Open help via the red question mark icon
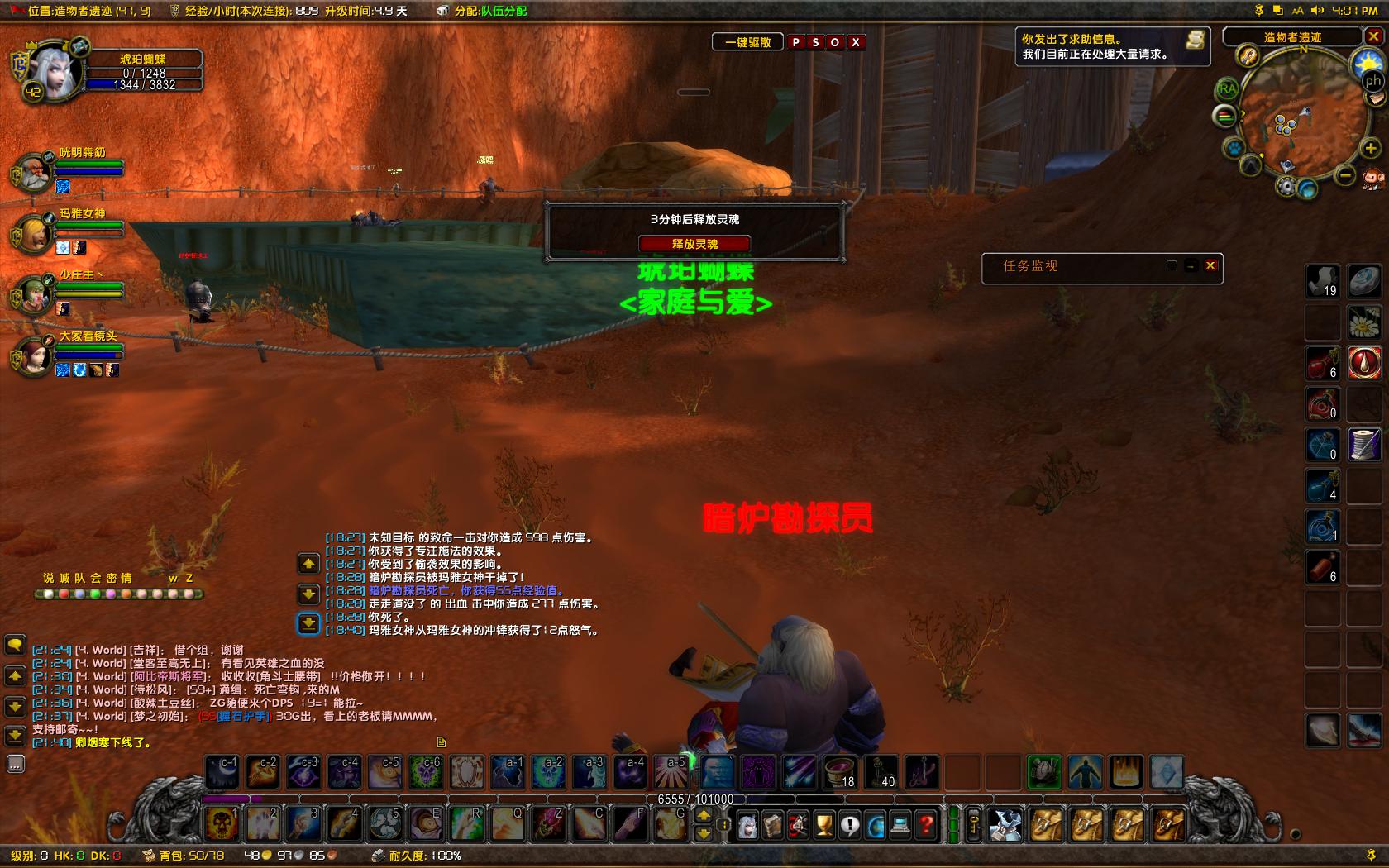The image size is (1389, 868). point(925,825)
